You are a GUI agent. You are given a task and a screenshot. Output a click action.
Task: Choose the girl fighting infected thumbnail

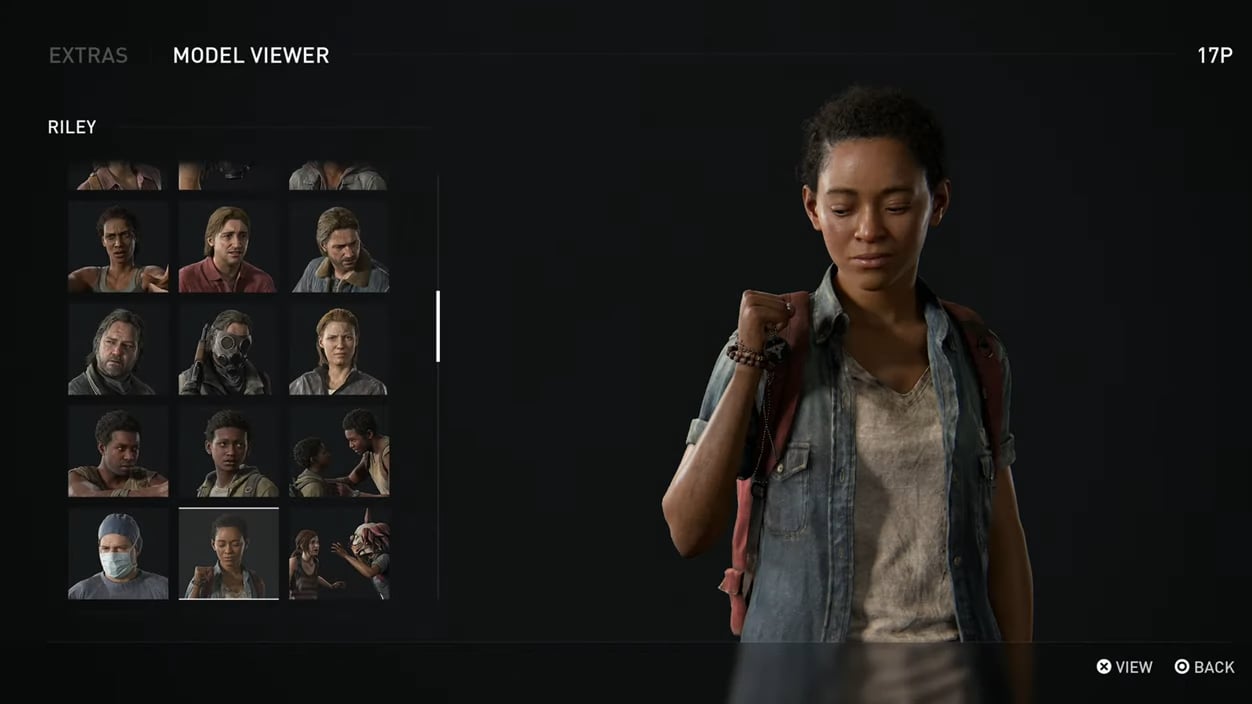tap(339, 554)
